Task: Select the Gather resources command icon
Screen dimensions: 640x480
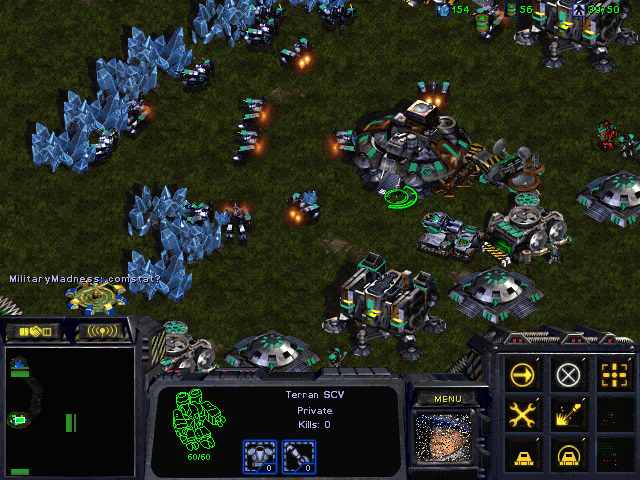Action: [569, 413]
